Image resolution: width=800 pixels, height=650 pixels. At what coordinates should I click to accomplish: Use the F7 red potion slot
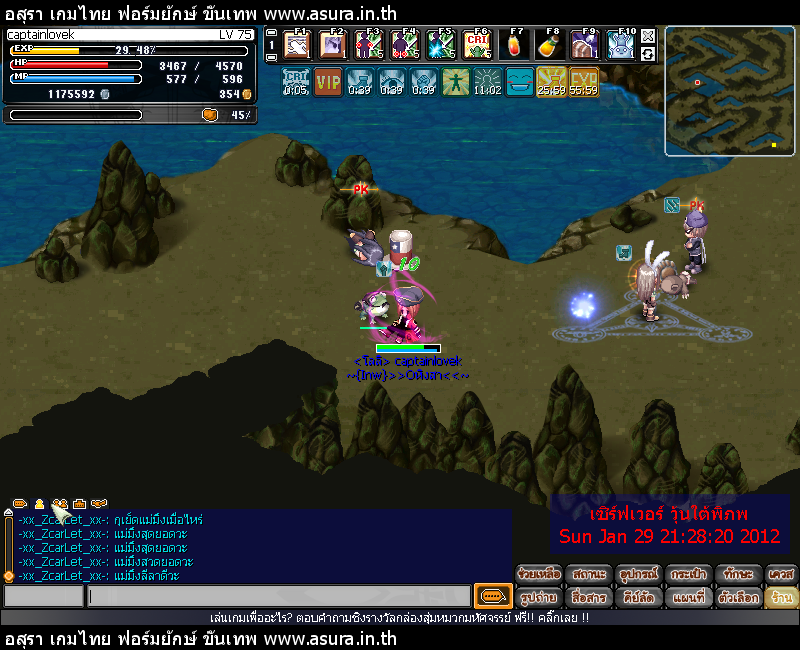[512, 45]
